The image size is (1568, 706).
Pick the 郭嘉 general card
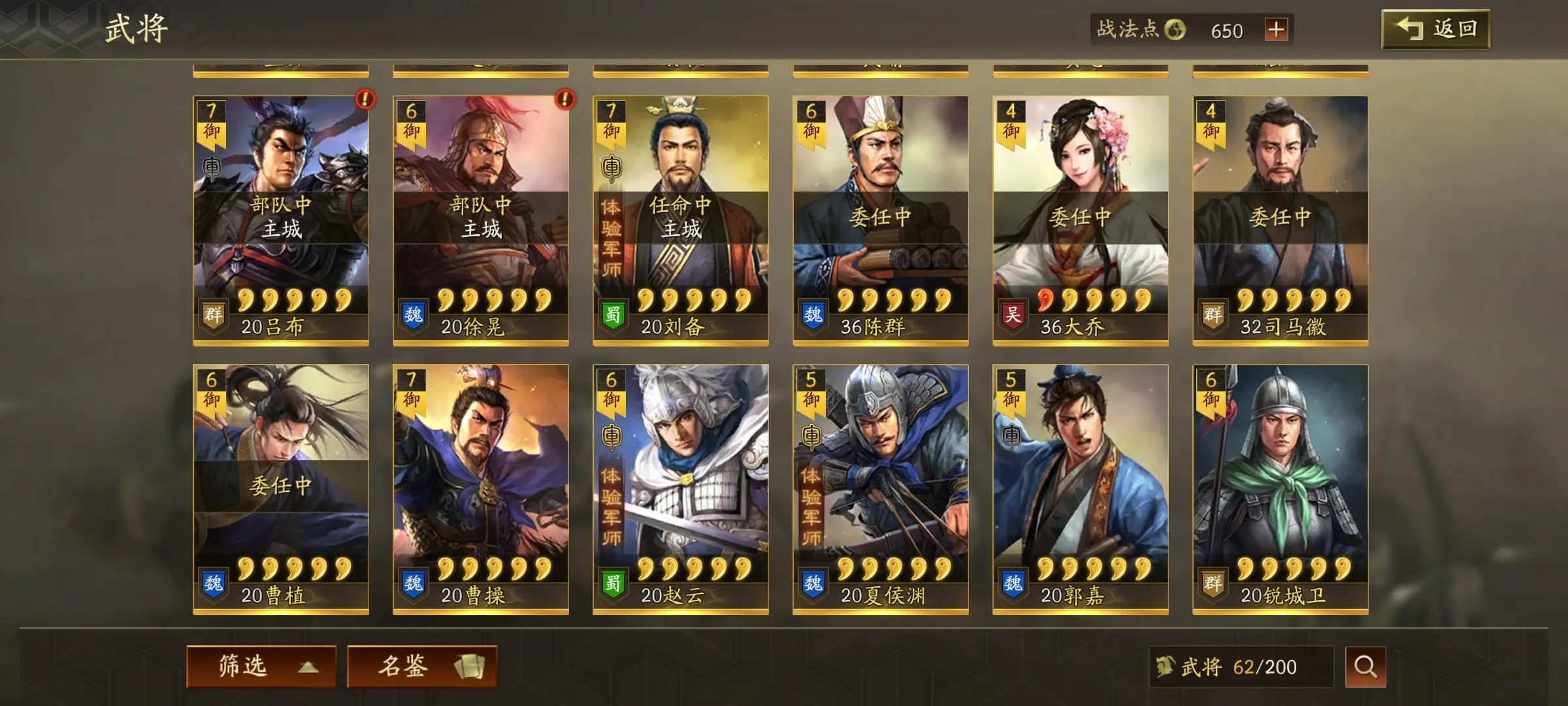point(1081,489)
